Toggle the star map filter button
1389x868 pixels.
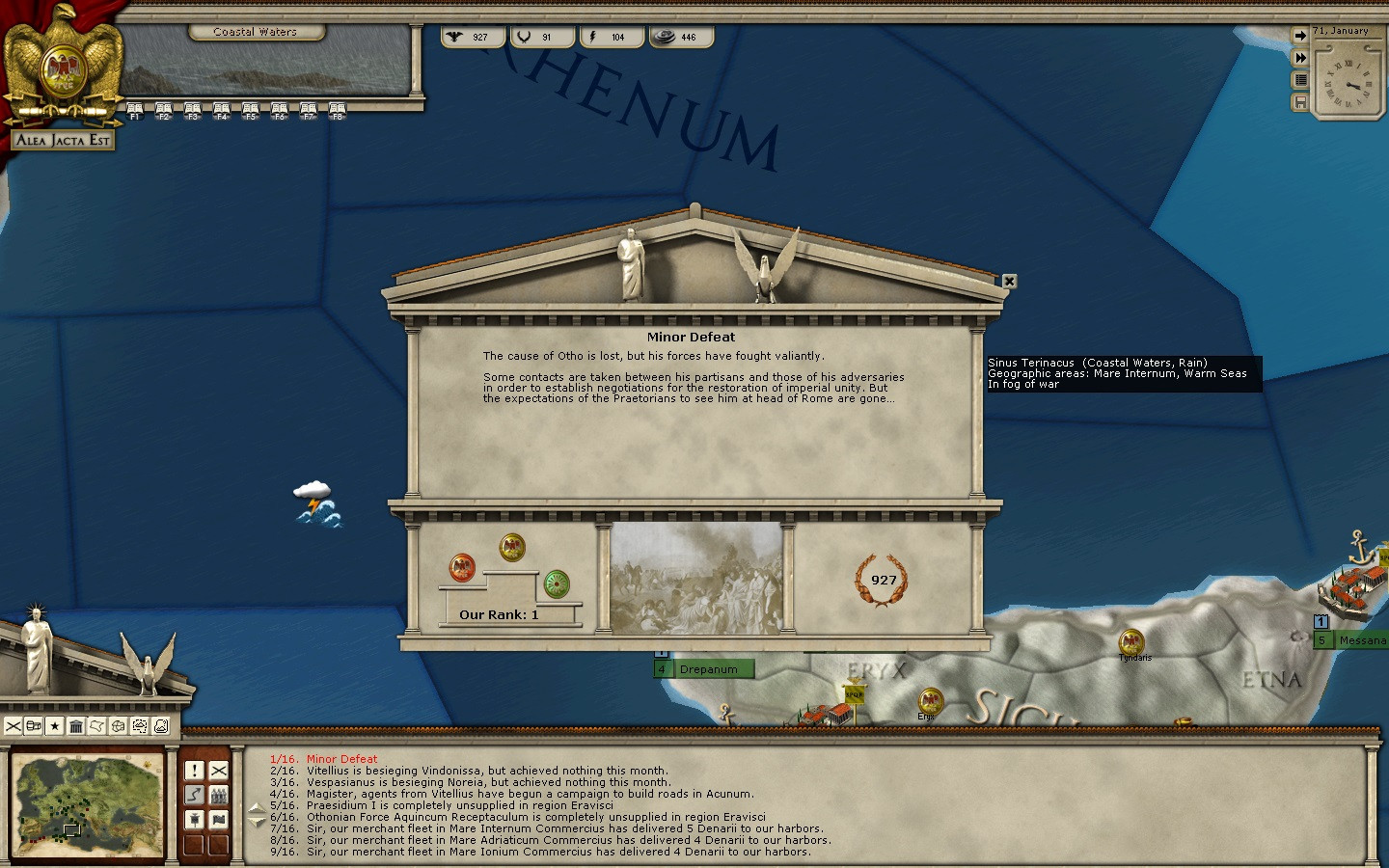[x=55, y=726]
